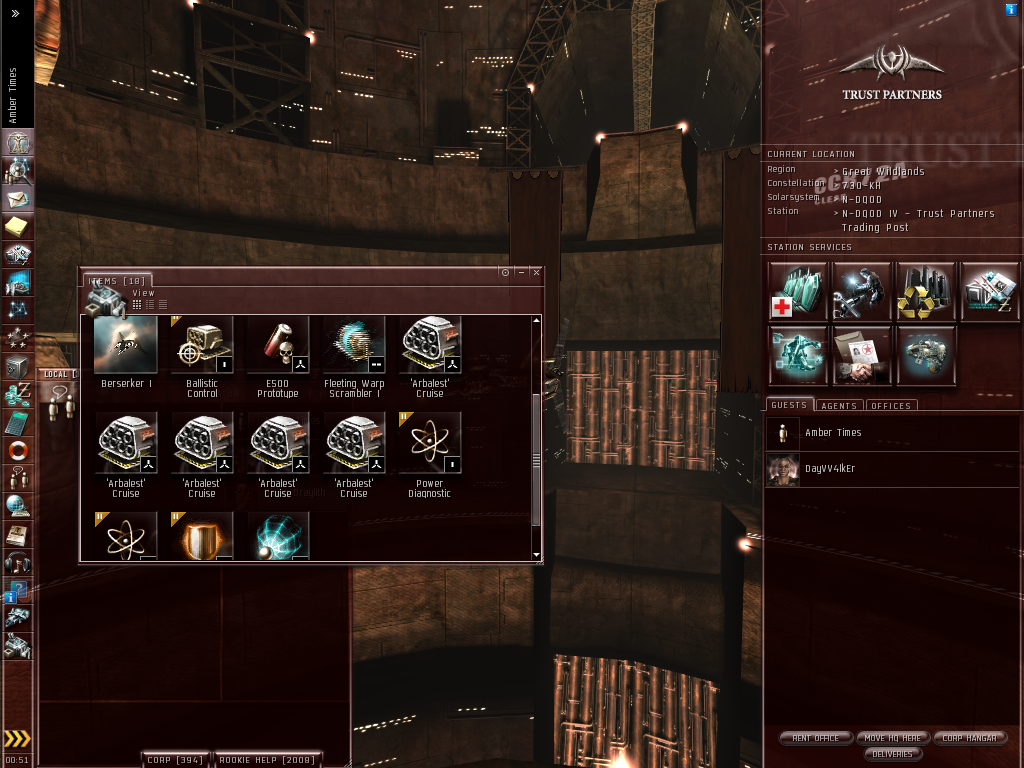Open the Rookie Help chat channel
1024x768 pixels.
267,760
